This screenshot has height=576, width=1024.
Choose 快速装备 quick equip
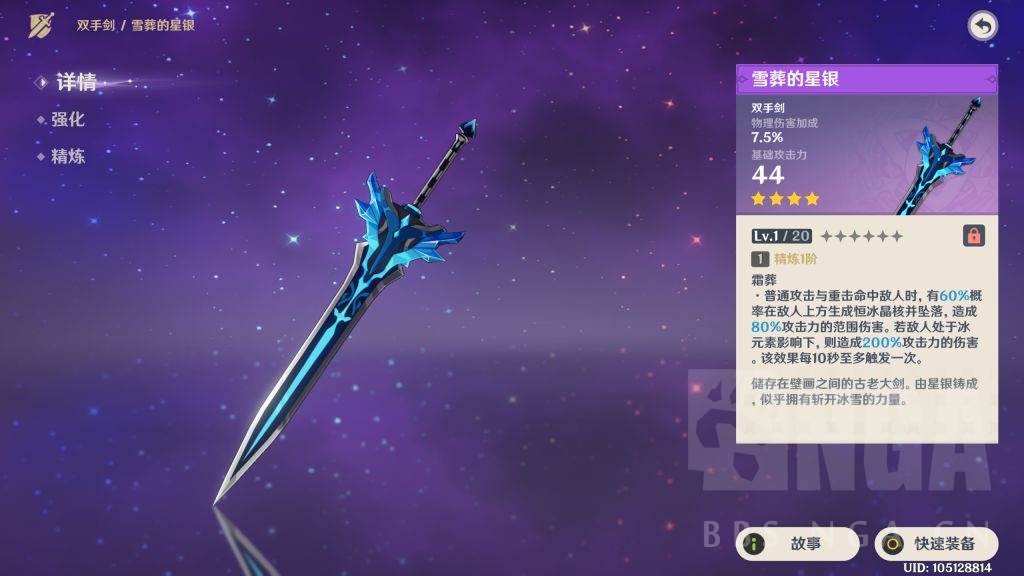tap(936, 544)
